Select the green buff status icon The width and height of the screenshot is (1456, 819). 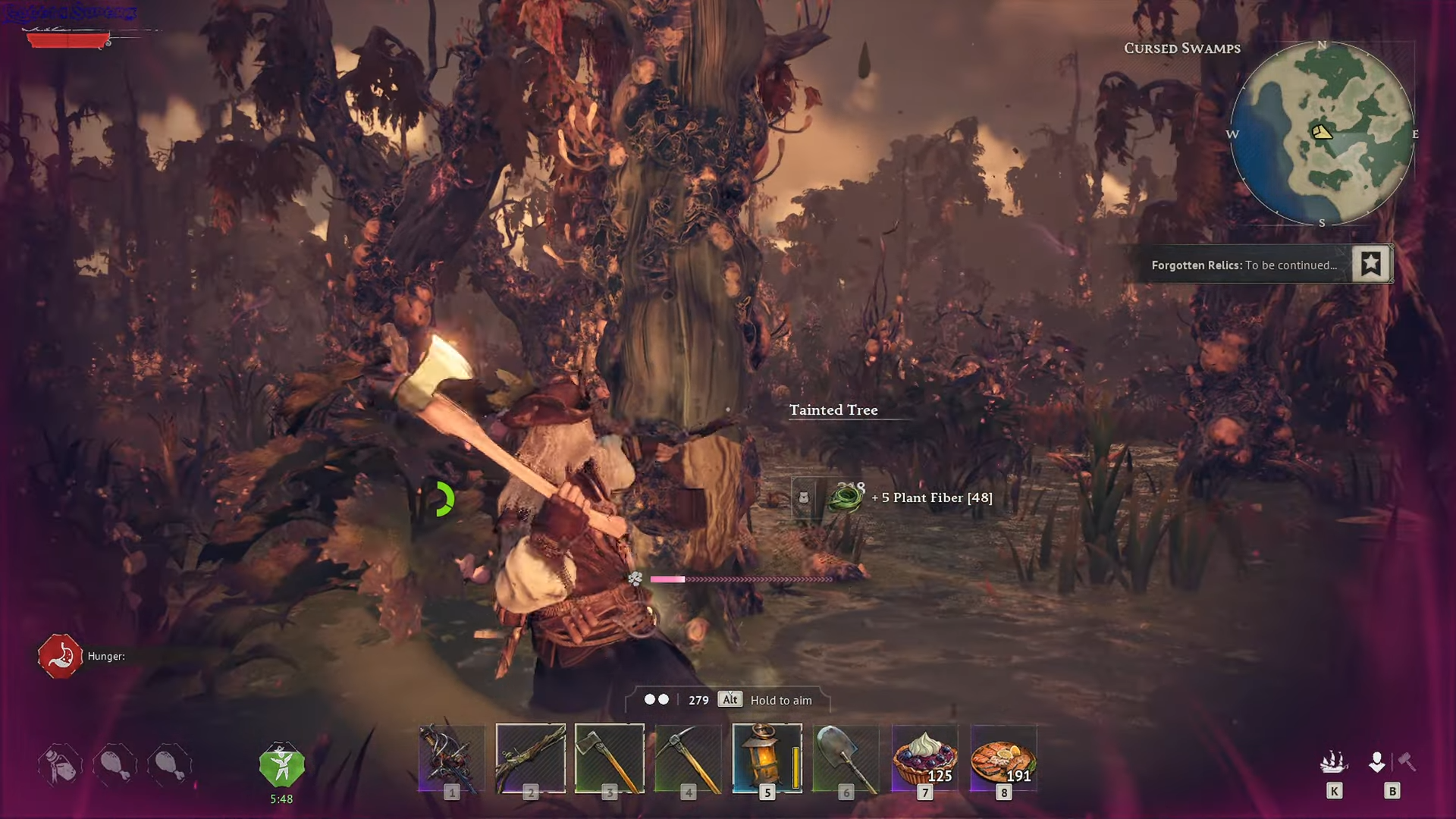[x=281, y=766]
